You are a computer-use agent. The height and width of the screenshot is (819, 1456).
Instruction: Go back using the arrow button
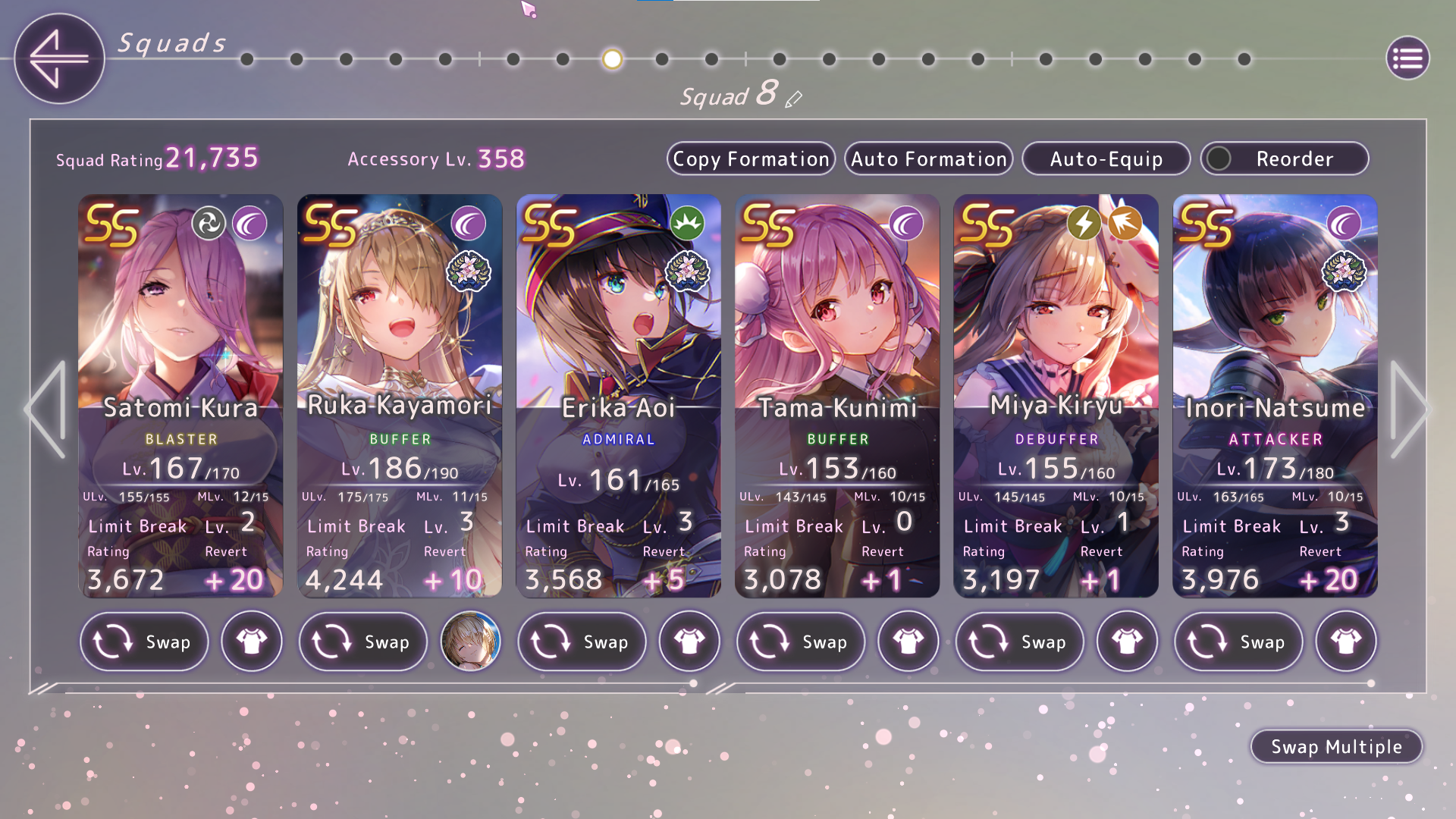point(59,58)
